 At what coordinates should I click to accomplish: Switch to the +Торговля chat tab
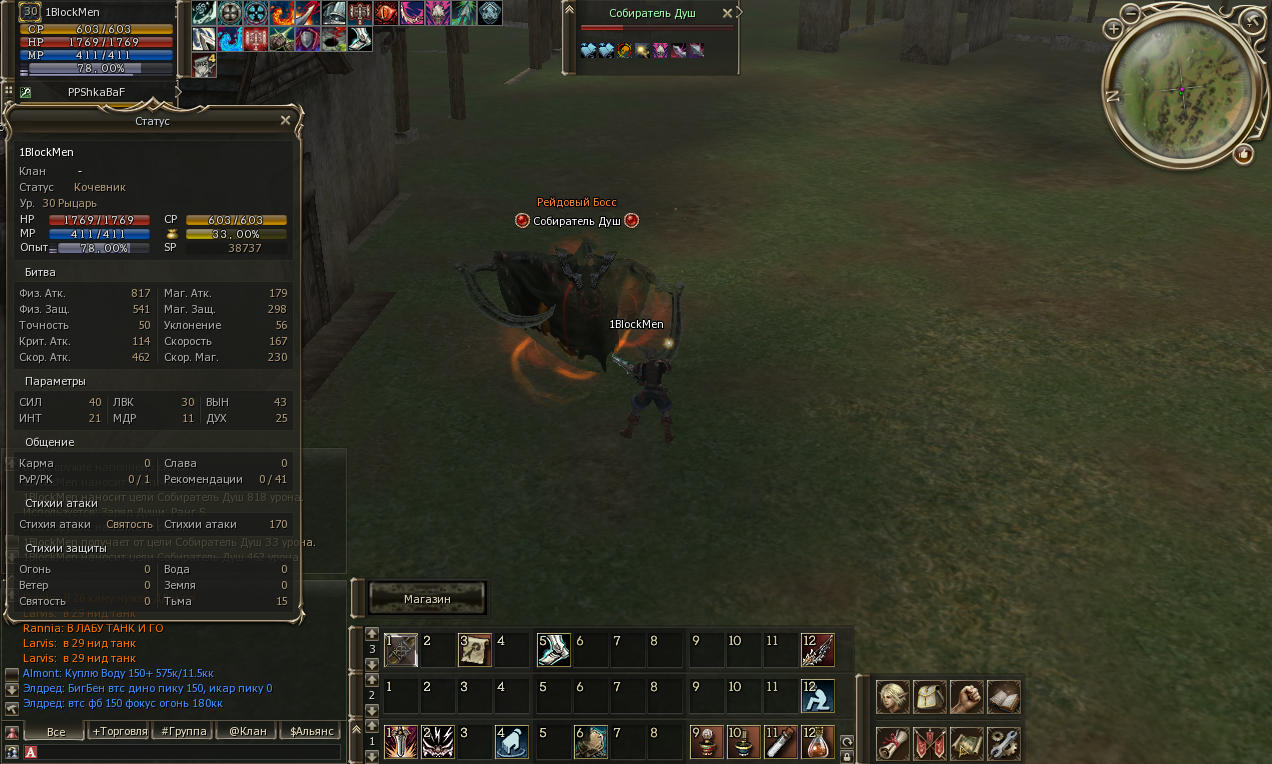point(119,731)
